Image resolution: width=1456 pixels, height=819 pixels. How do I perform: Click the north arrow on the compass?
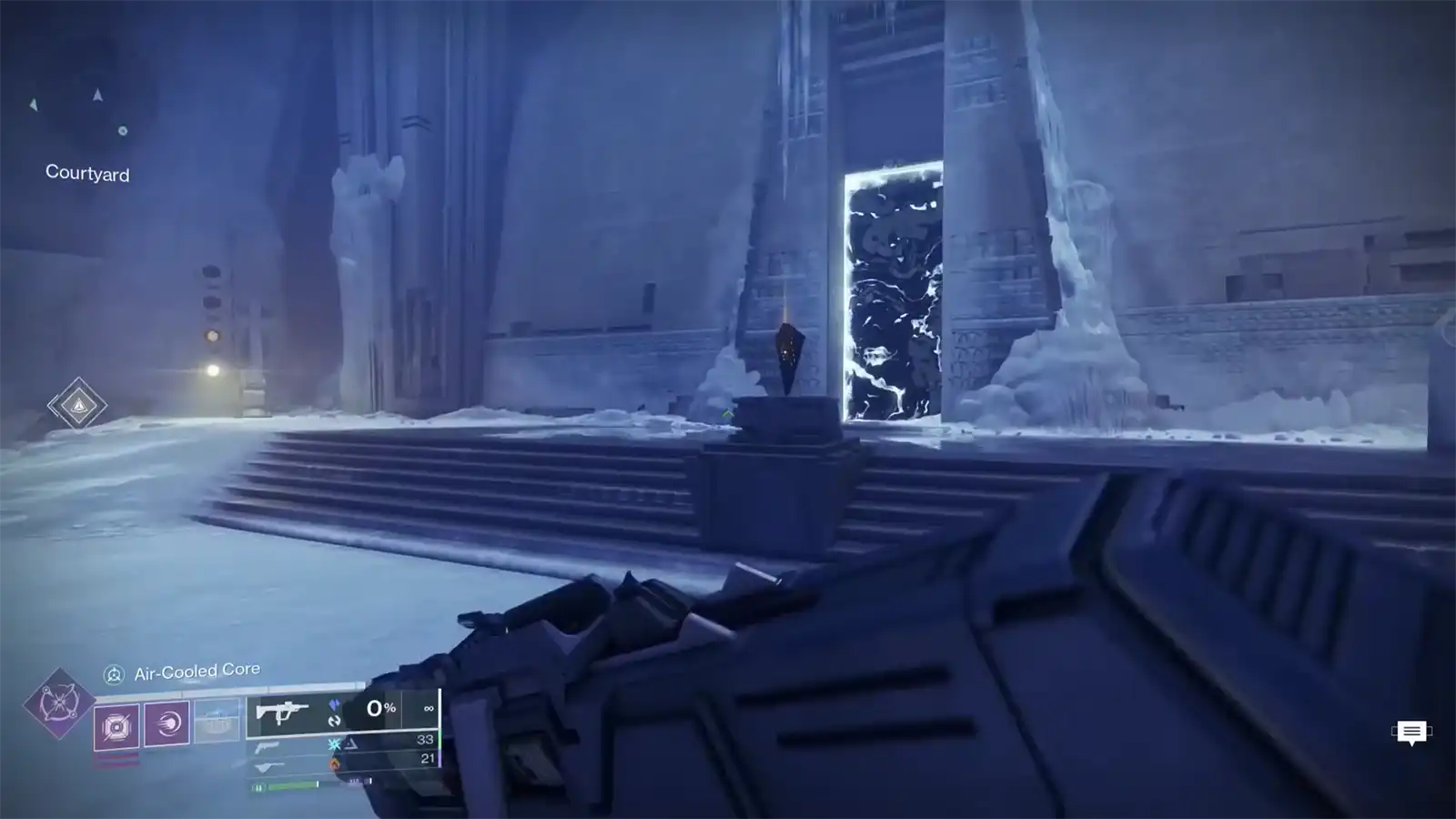click(x=97, y=96)
